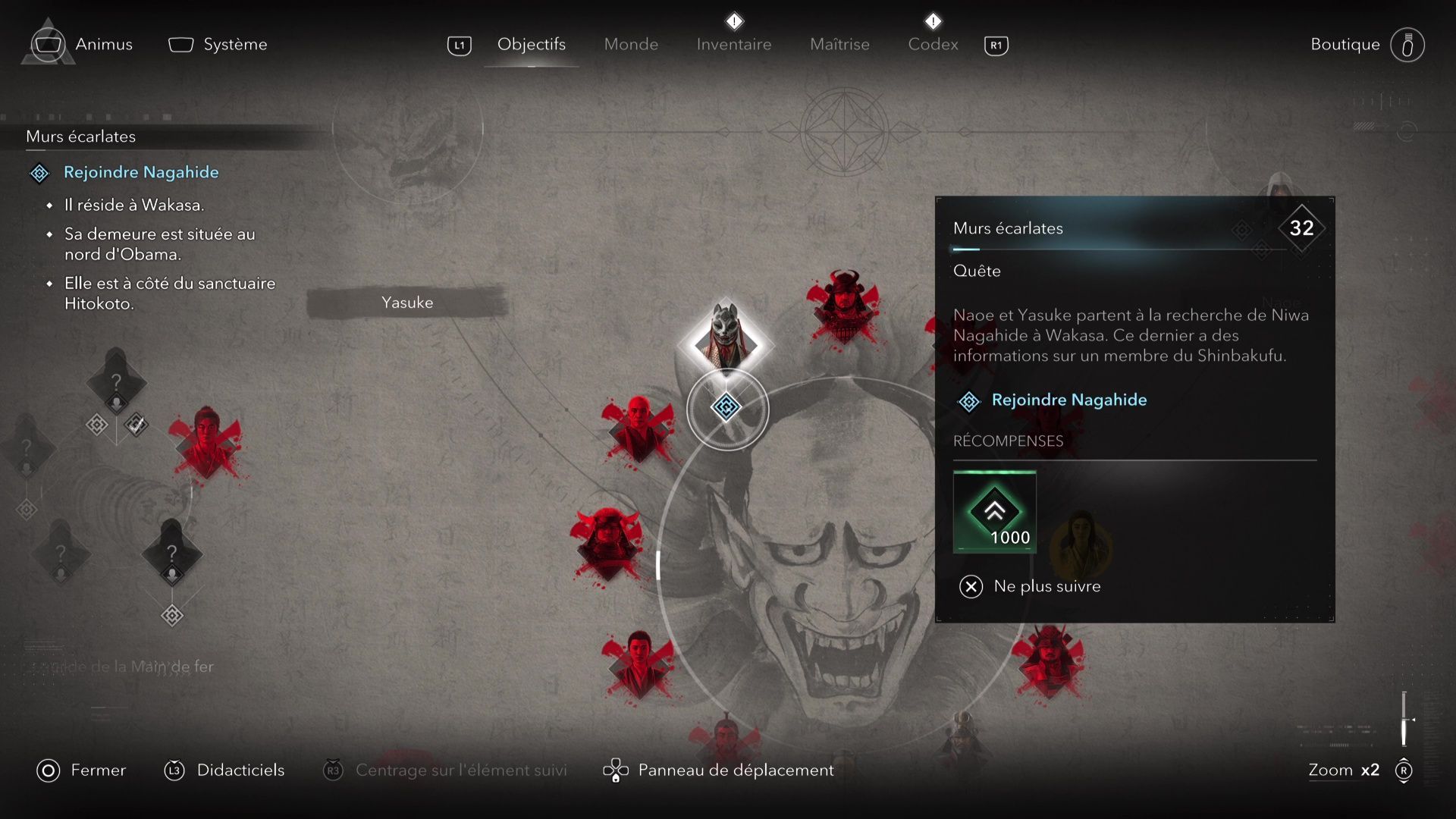Select the fox mask target portrait
This screenshot has width=1456, height=819.
click(726, 338)
